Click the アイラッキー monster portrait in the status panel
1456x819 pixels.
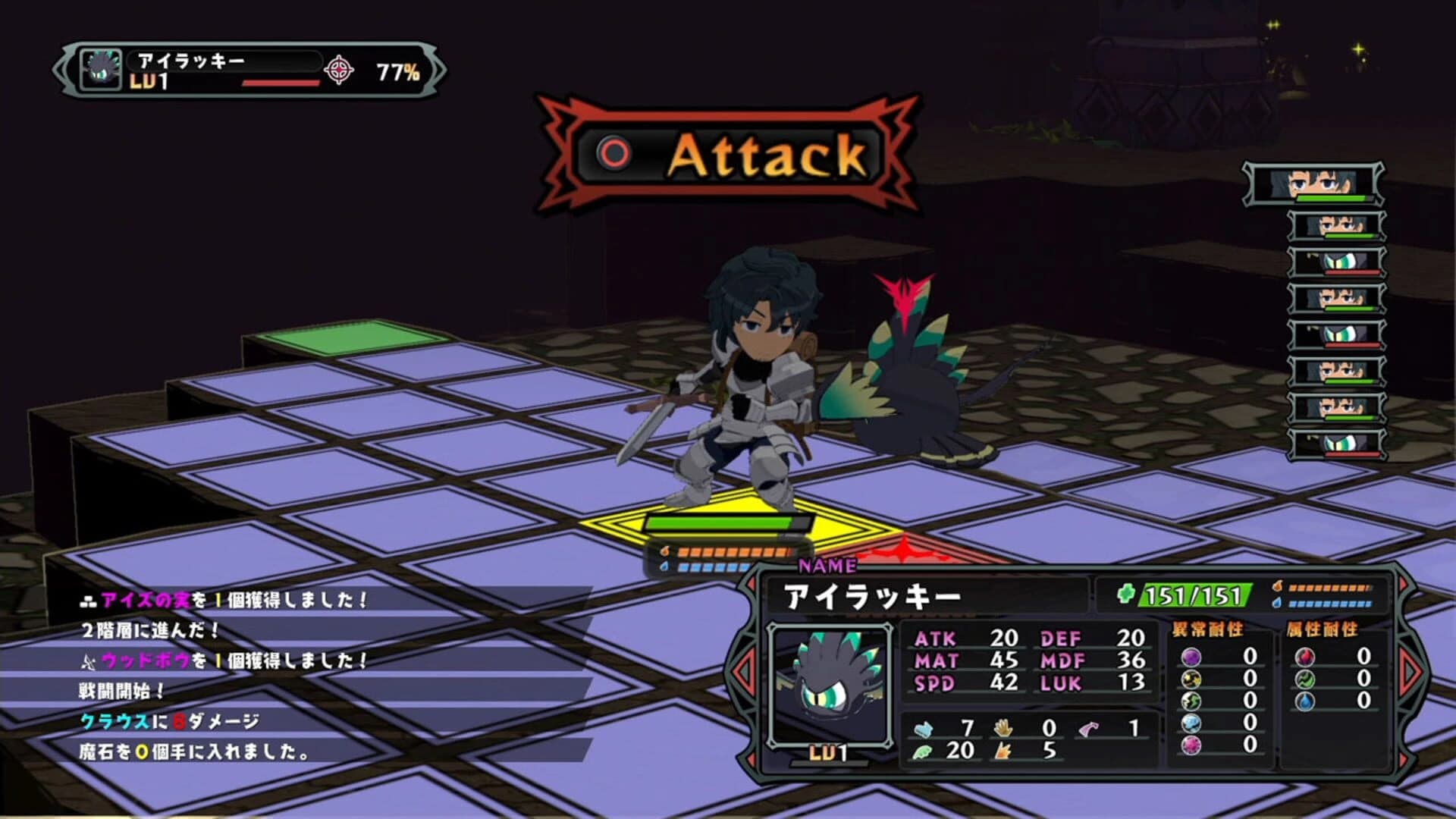pyautogui.click(x=829, y=684)
